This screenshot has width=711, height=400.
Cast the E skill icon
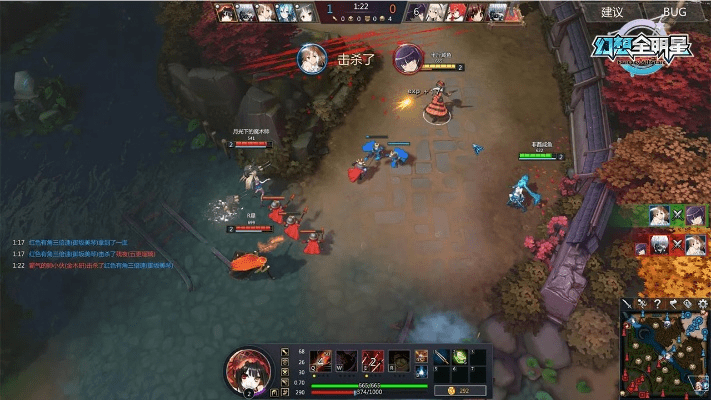[372, 359]
